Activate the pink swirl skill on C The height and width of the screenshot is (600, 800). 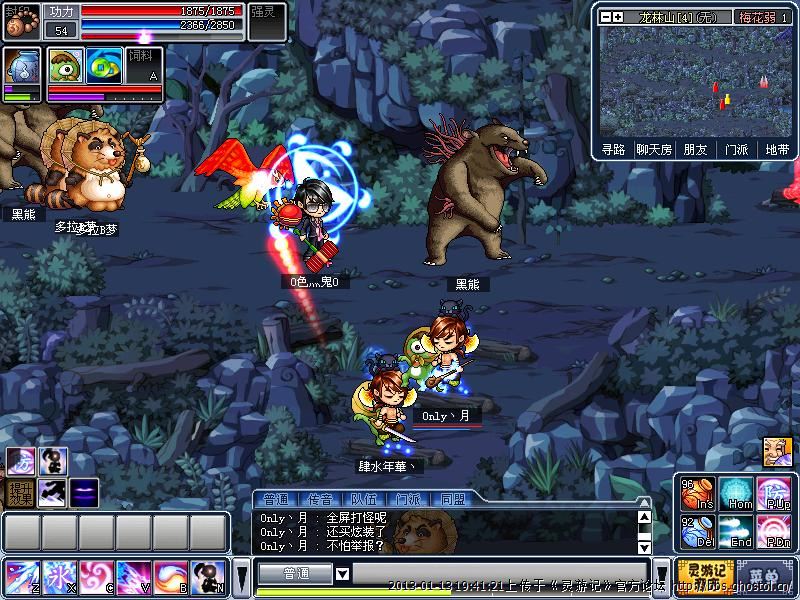(x=96, y=577)
